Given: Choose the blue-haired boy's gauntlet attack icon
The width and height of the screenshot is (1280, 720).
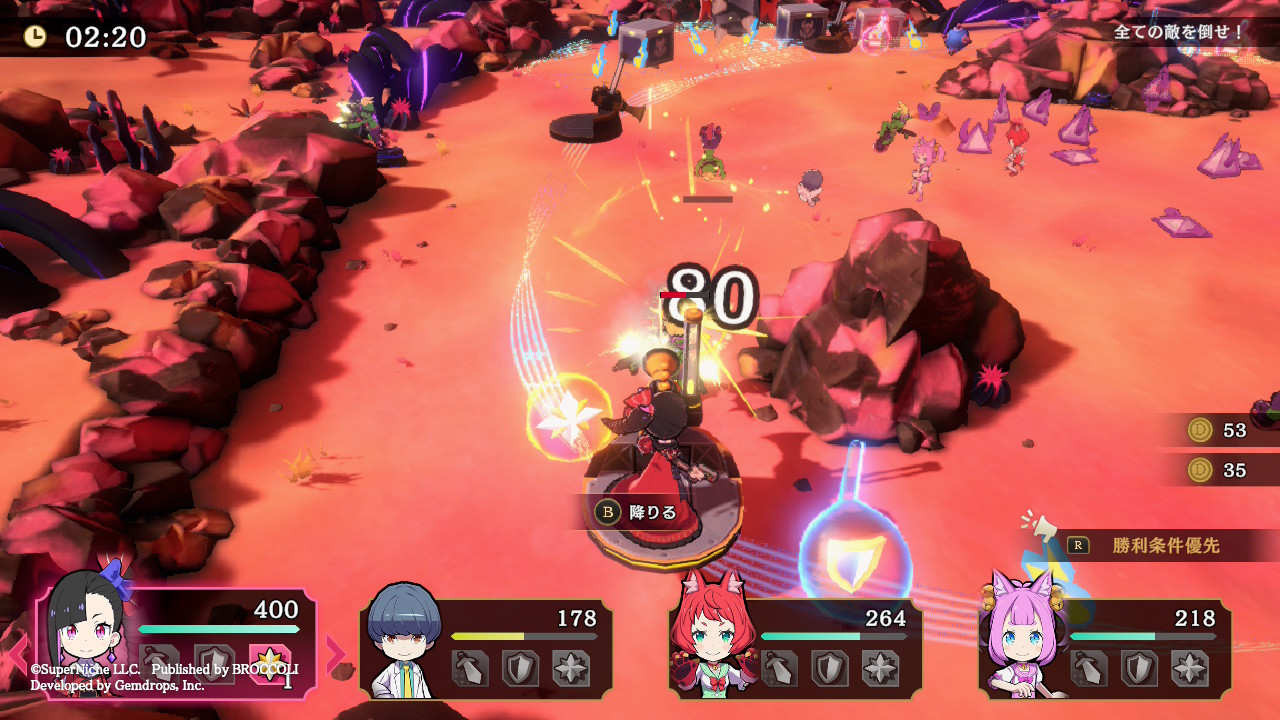Looking at the screenshot, I should [470, 668].
